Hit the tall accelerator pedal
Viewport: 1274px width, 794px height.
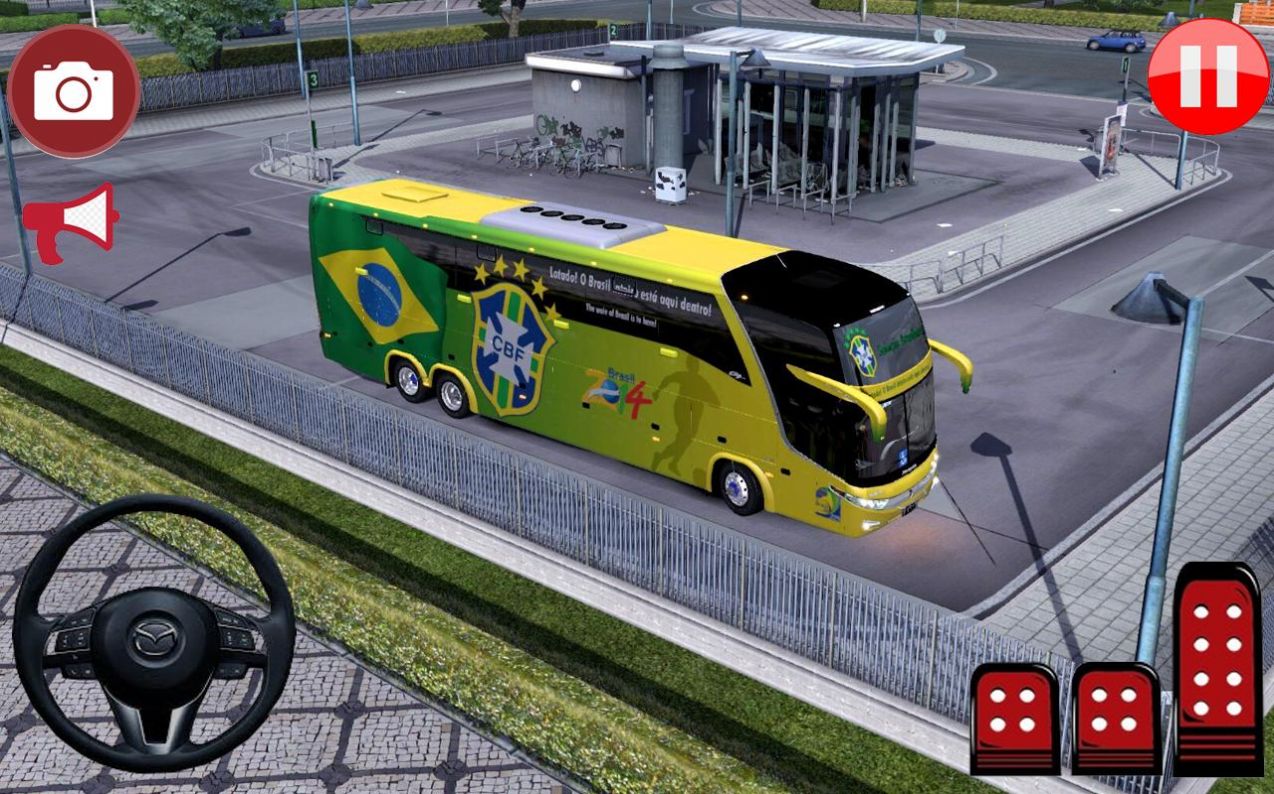pyautogui.click(x=1217, y=666)
